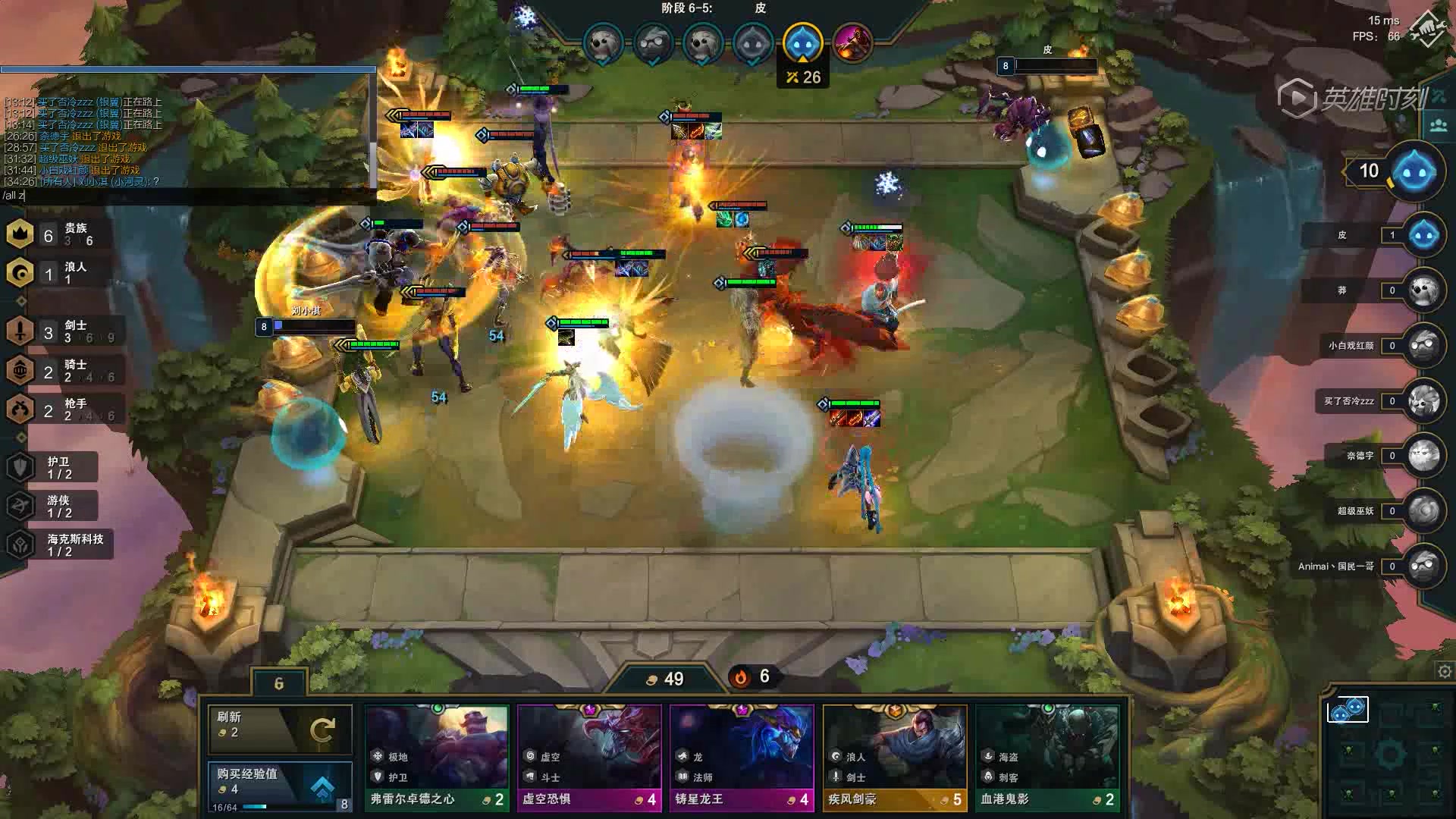The image size is (1456, 819).
Task: Click the 护卫 guardian trait icon
Action: 18,466
